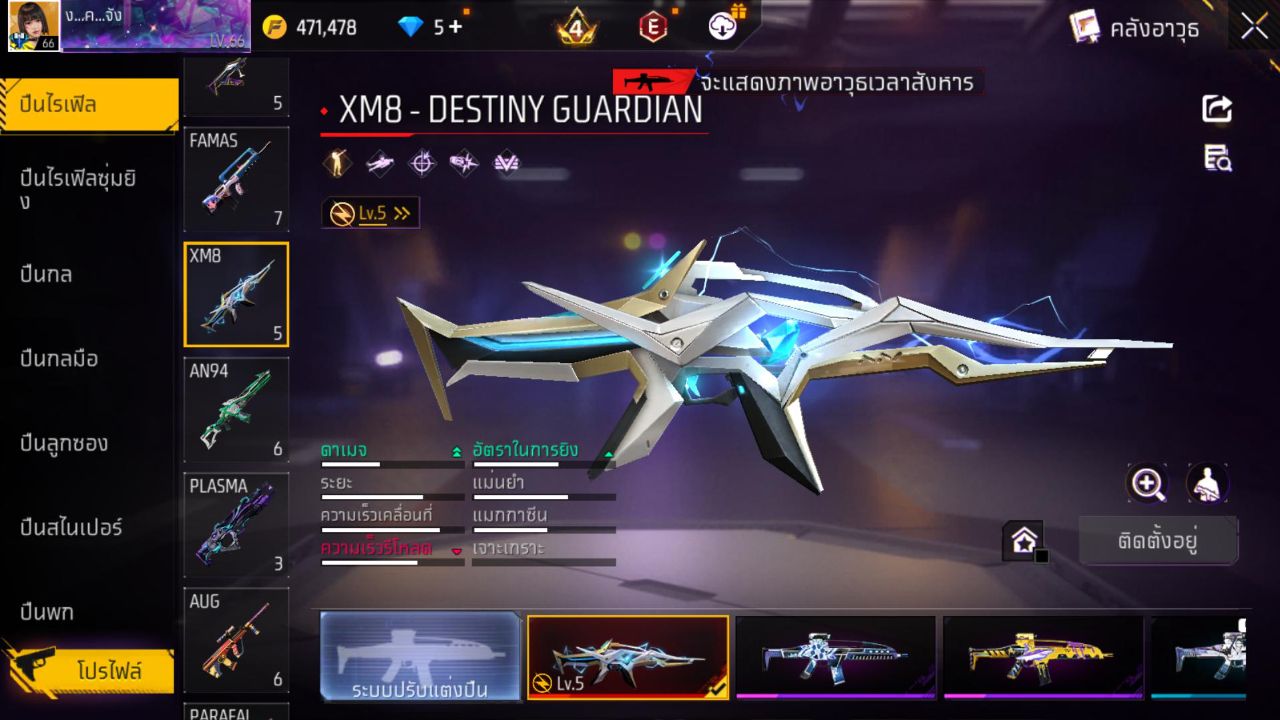Click the ติดตั้งอยู่ equipped button
This screenshot has height=720, width=1280.
click(x=1158, y=541)
